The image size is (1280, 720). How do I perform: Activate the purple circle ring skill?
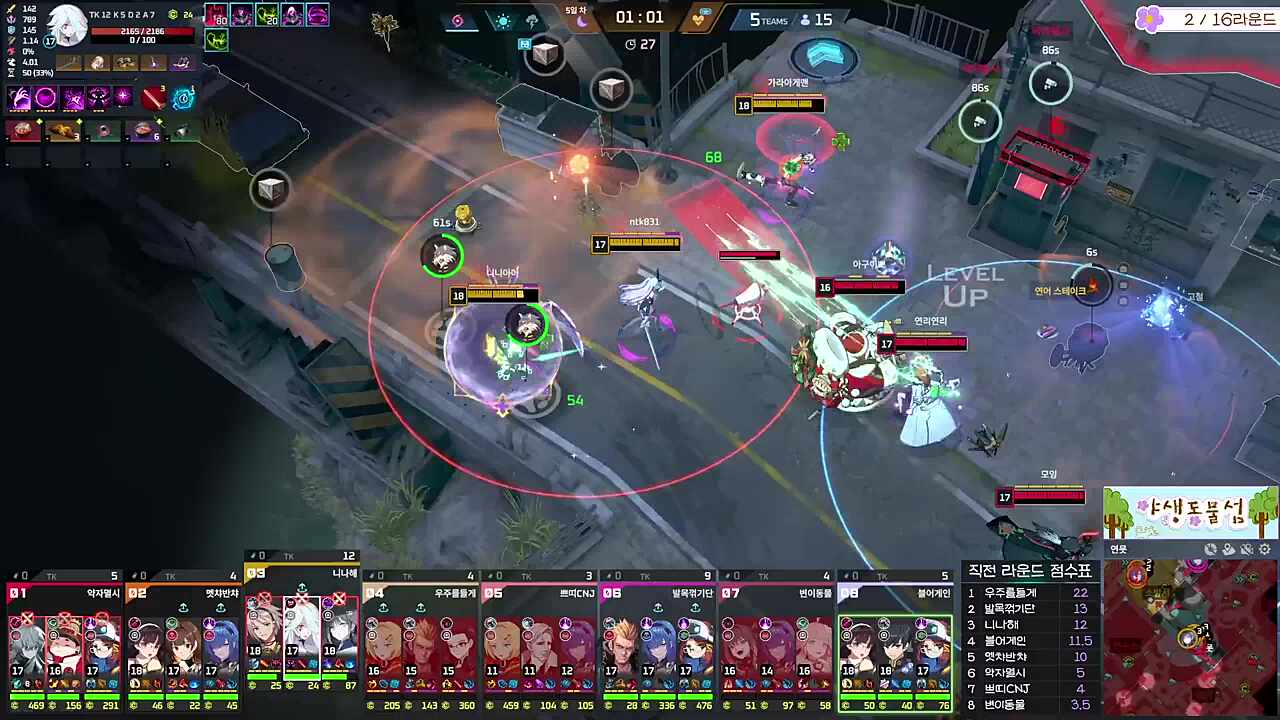click(x=46, y=98)
